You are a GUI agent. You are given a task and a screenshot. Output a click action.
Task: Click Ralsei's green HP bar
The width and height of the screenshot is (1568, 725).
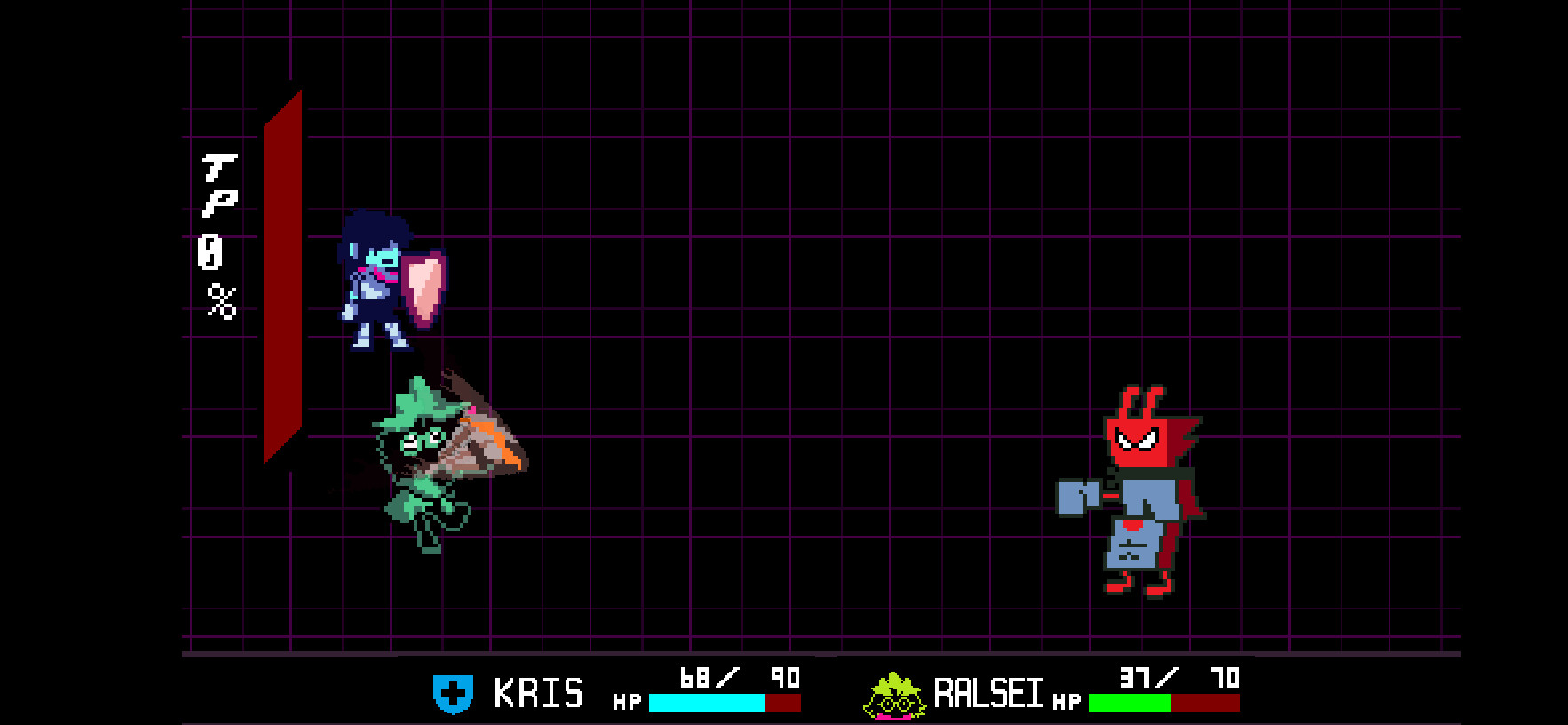pyautogui.click(x=1128, y=704)
